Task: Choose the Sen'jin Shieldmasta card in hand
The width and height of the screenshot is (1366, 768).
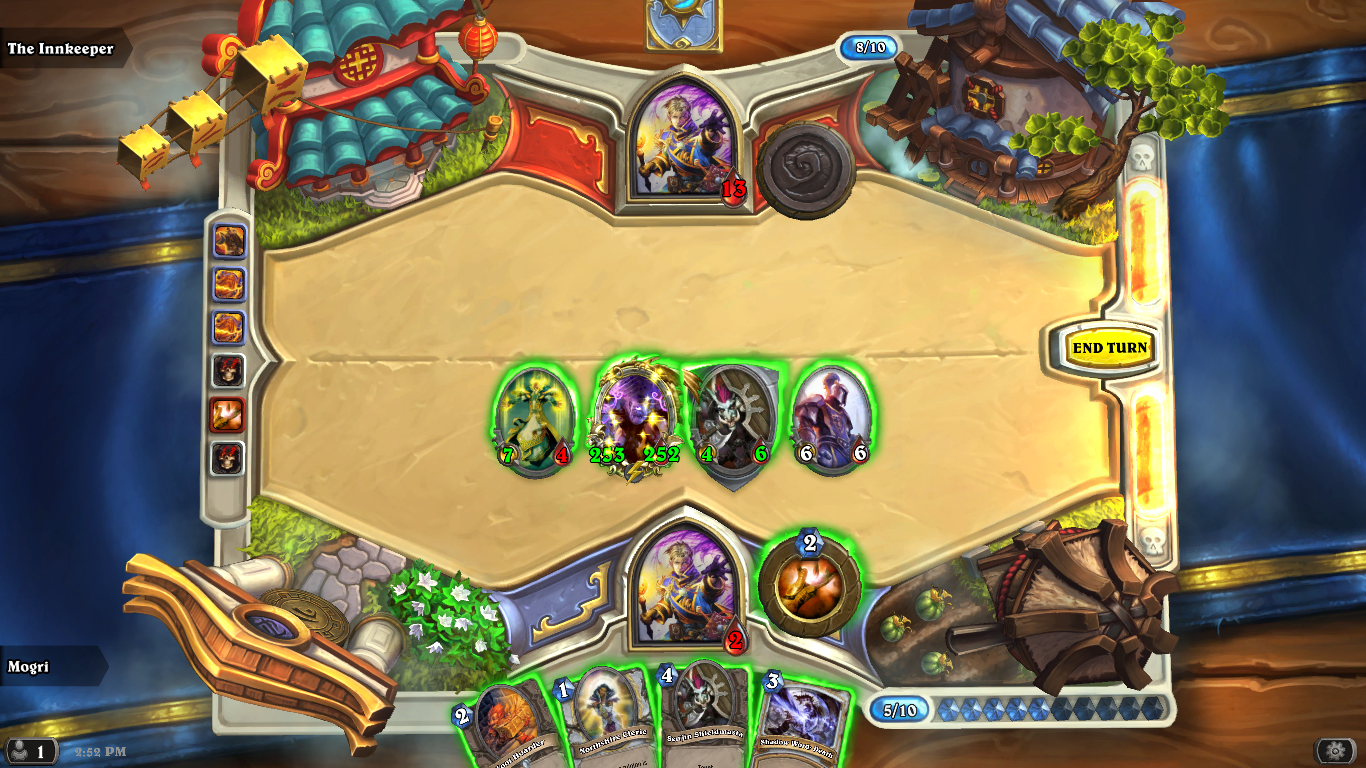Action: pyautogui.click(x=705, y=720)
